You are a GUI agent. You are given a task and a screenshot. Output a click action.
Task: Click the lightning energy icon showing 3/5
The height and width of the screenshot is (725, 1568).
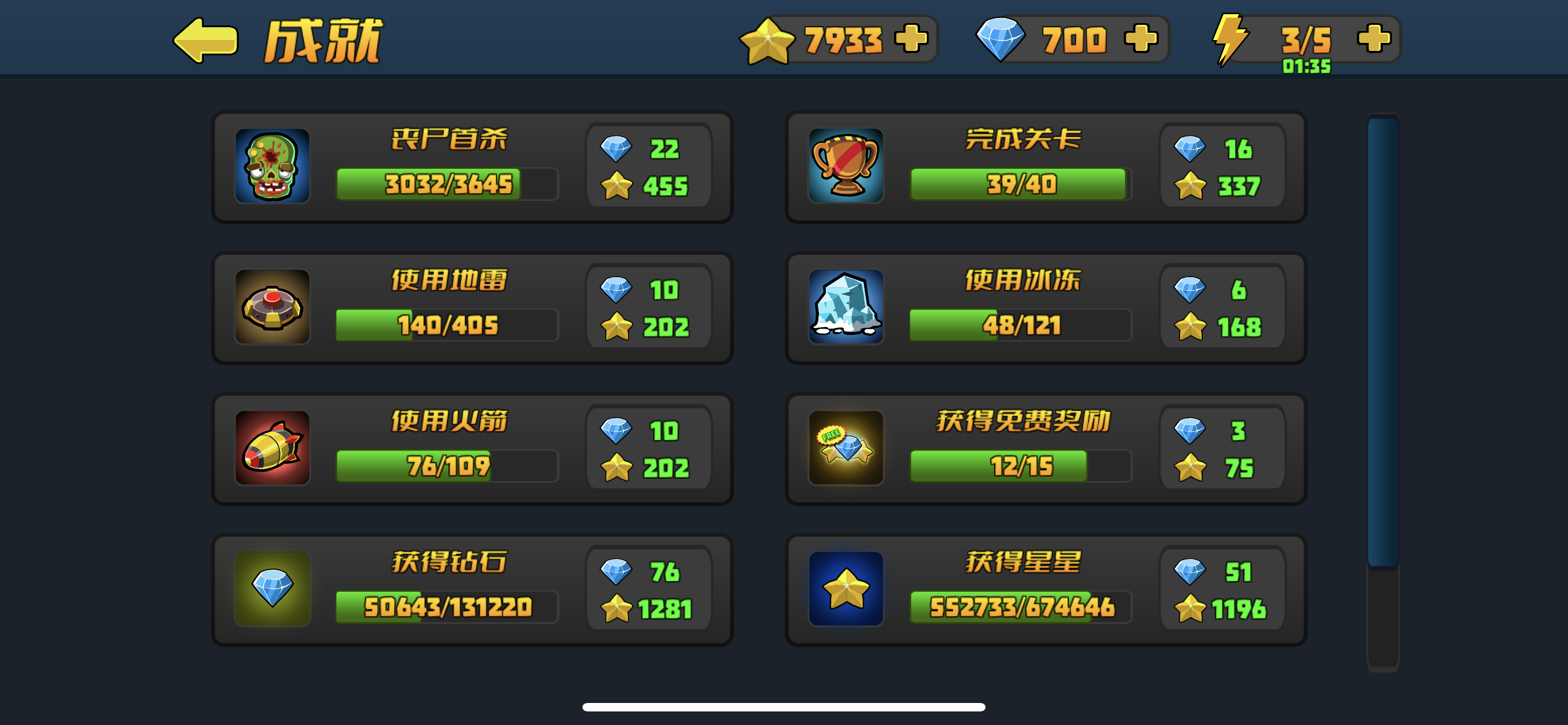pyautogui.click(x=1233, y=39)
